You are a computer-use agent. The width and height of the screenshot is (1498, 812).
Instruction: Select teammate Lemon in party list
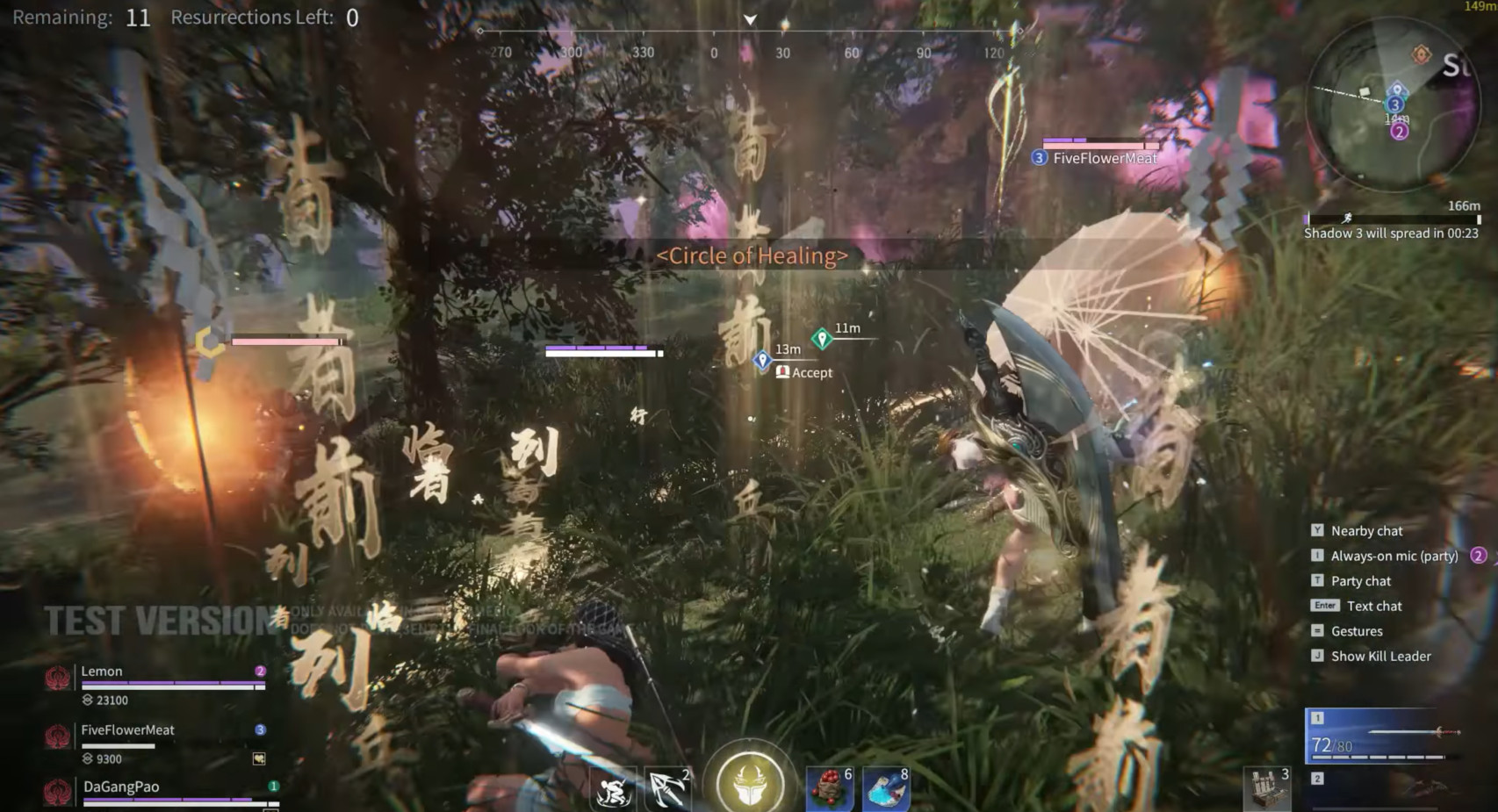(102, 672)
